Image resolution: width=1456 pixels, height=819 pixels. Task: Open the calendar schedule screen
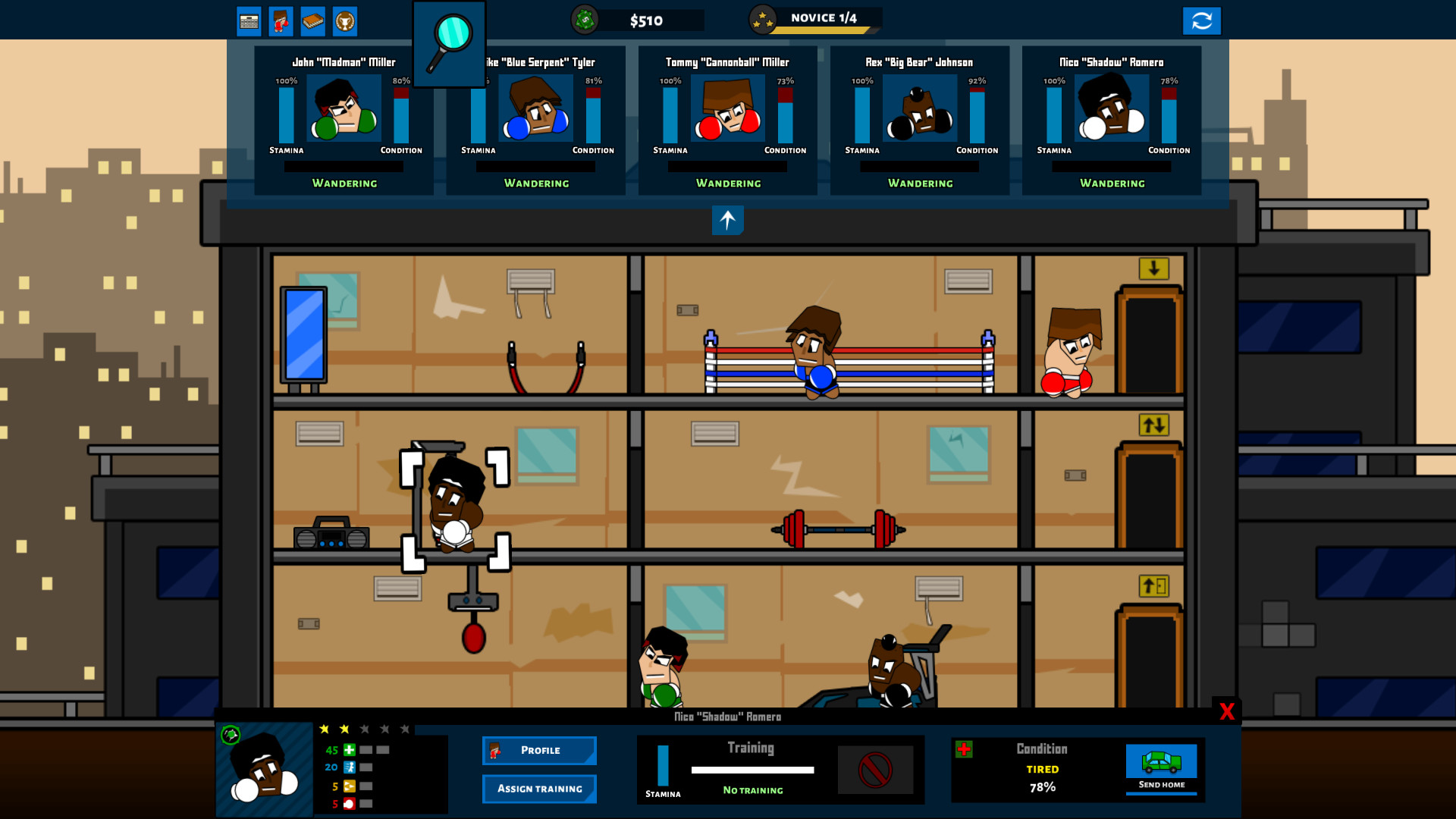pos(248,20)
